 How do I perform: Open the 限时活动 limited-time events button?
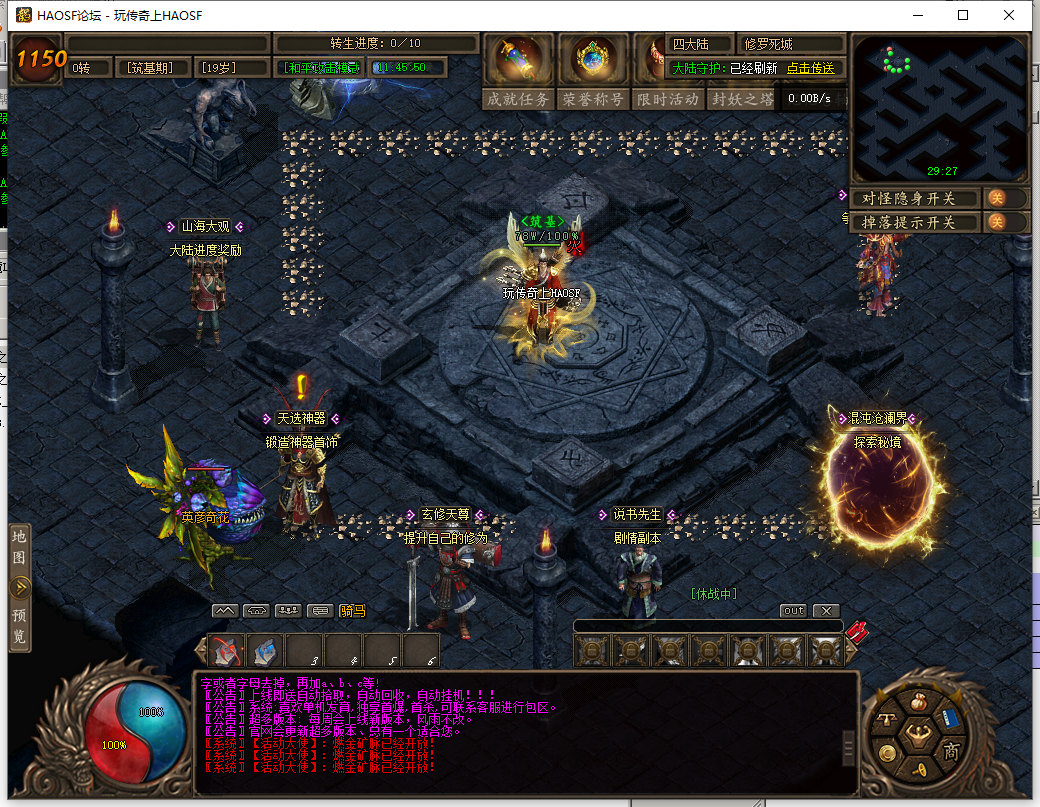tap(667, 99)
